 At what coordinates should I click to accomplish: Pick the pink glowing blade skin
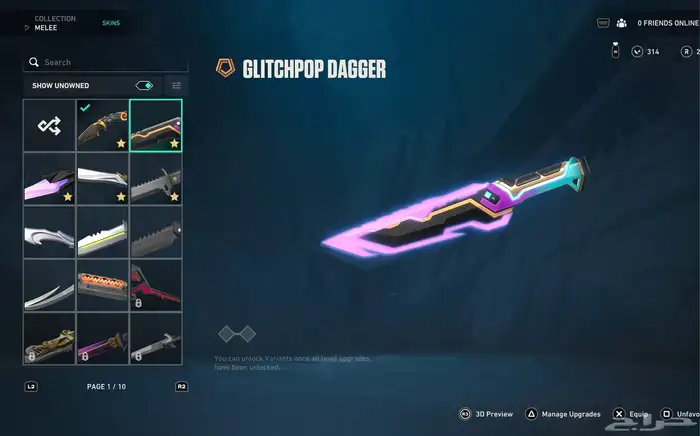(49, 179)
